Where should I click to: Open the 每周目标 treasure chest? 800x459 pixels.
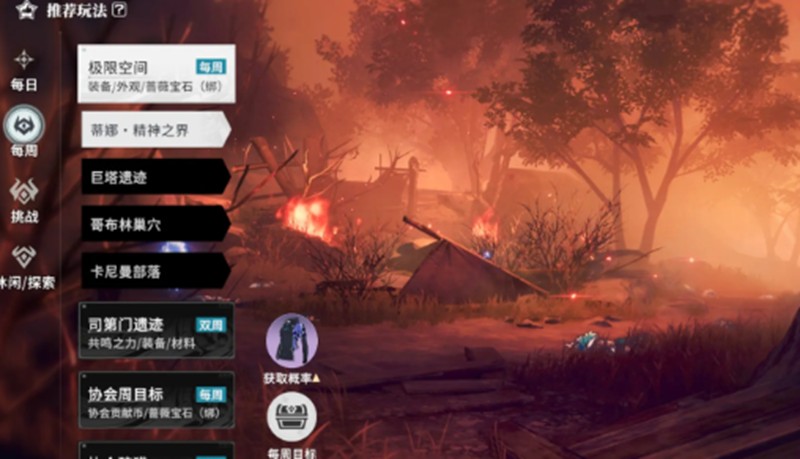coord(292,420)
